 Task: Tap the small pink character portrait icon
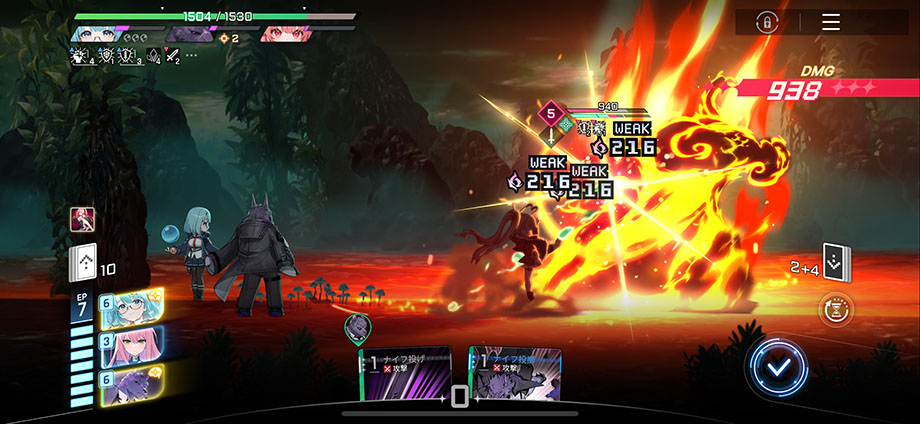pyautogui.click(x=82, y=219)
